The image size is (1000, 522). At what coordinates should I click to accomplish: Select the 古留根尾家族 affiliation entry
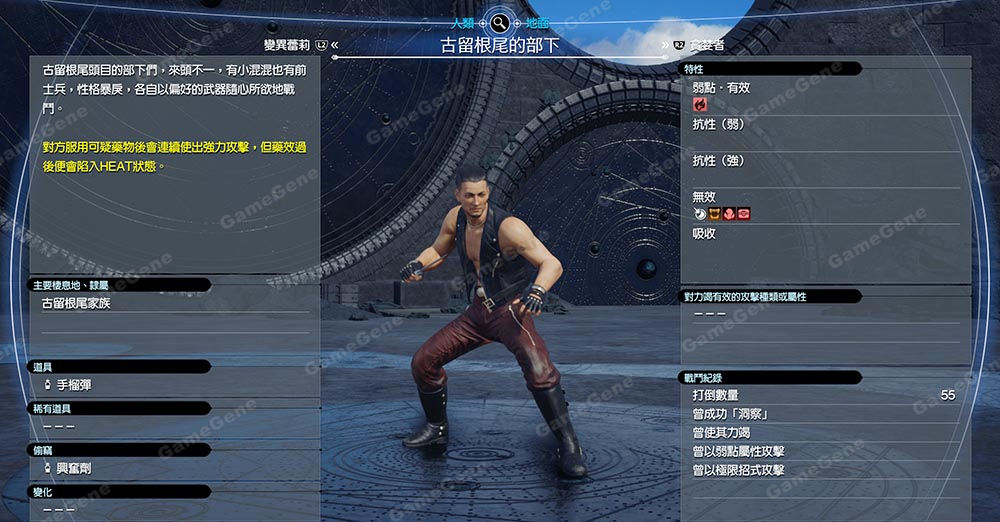[x=76, y=303]
